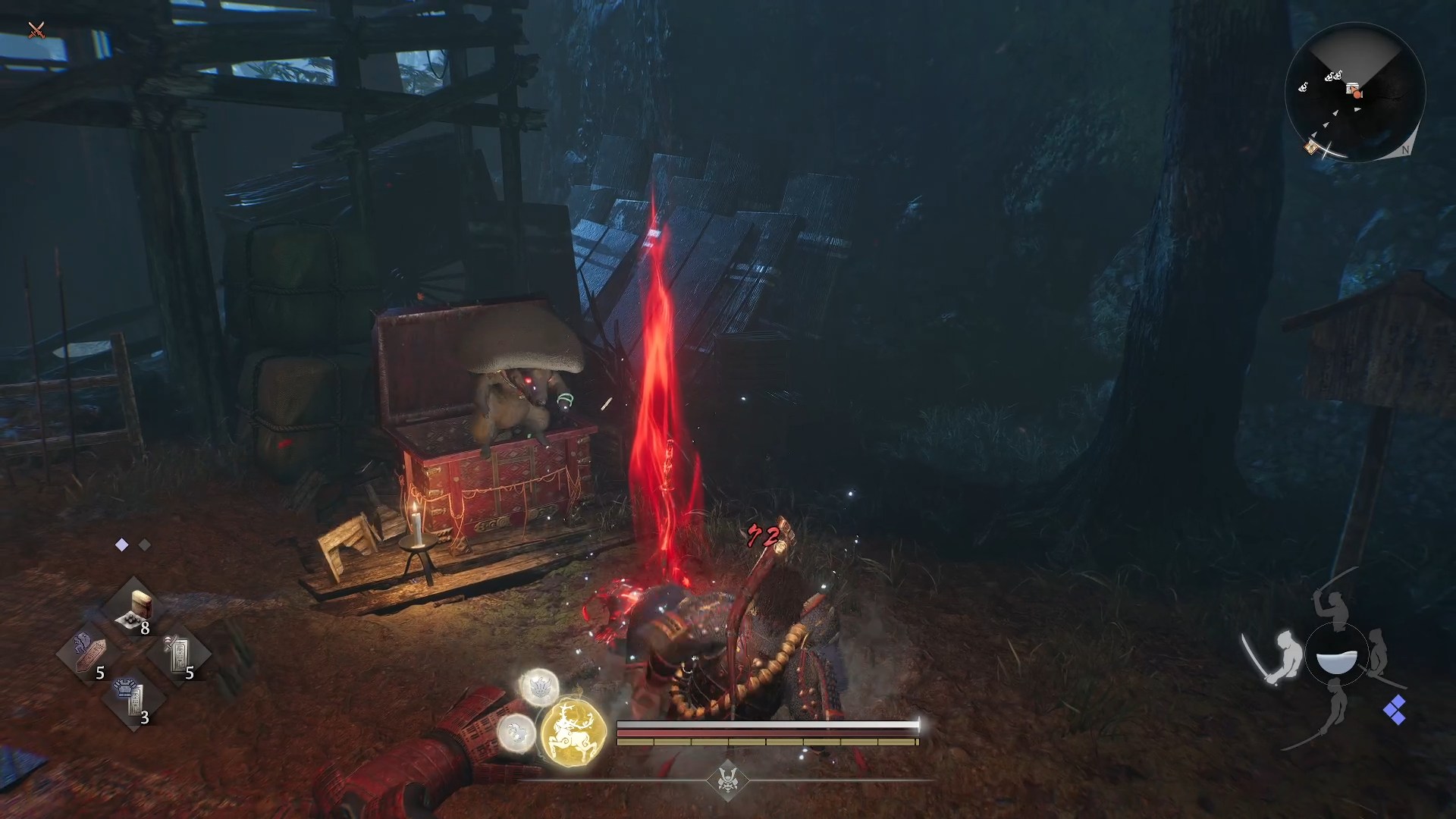Activate the golden deer guardian spirit

click(574, 732)
